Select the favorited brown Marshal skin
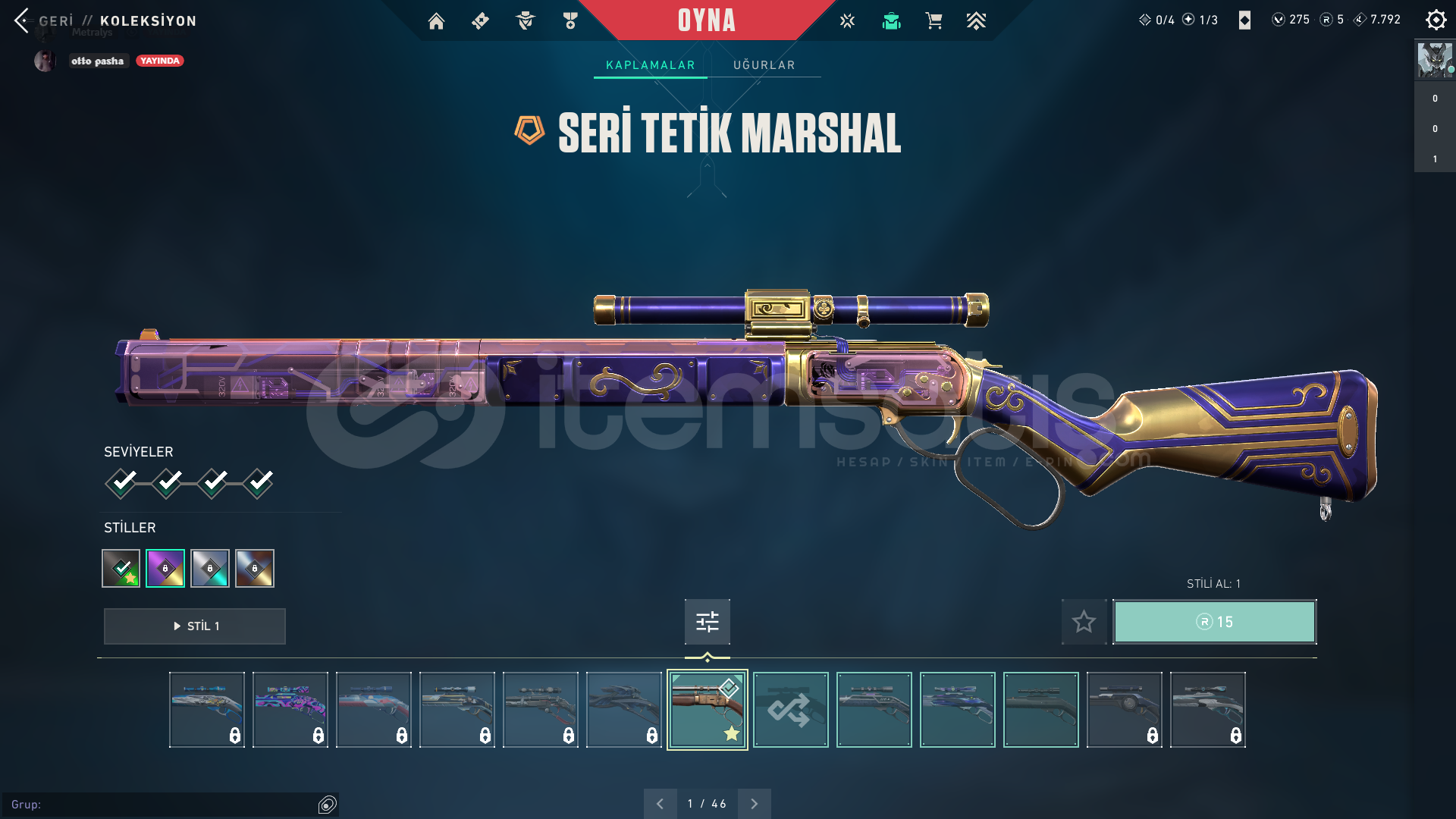Screen dimensions: 1456x819 pos(707,710)
